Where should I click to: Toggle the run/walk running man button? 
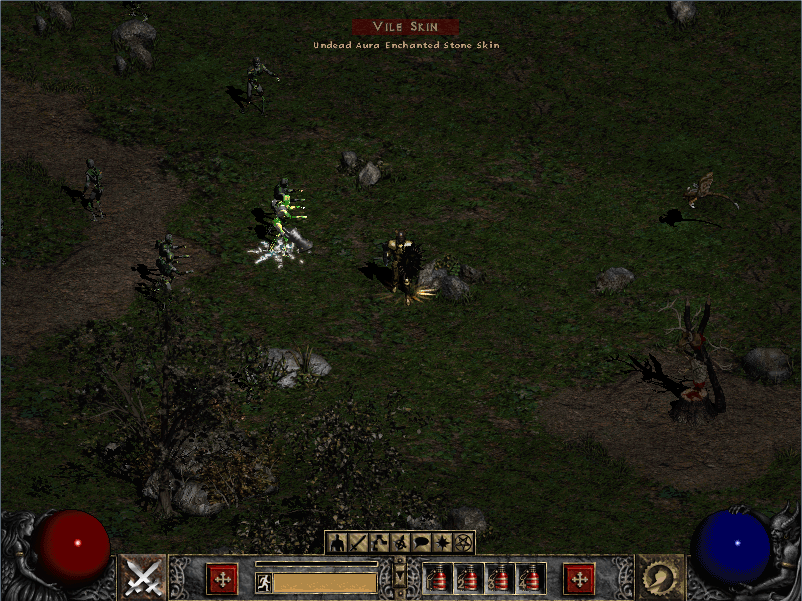[264, 583]
